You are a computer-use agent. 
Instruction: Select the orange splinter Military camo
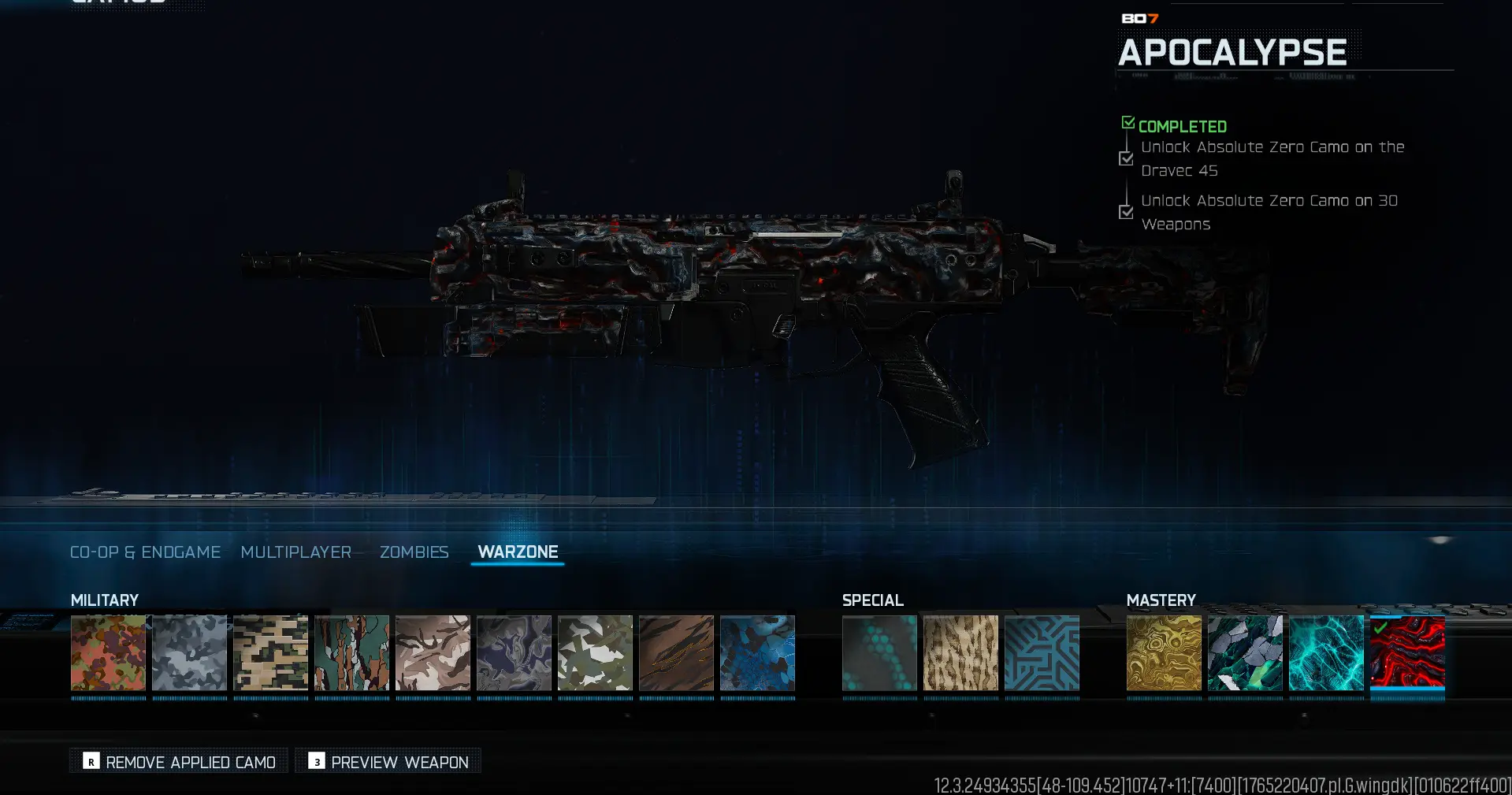point(108,654)
